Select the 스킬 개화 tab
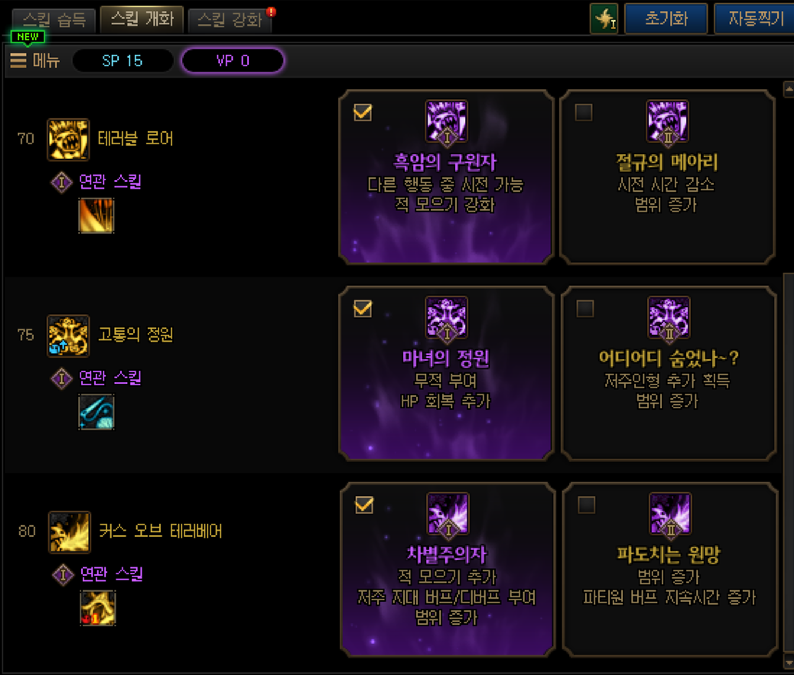Image resolution: width=794 pixels, height=675 pixels. [141, 19]
